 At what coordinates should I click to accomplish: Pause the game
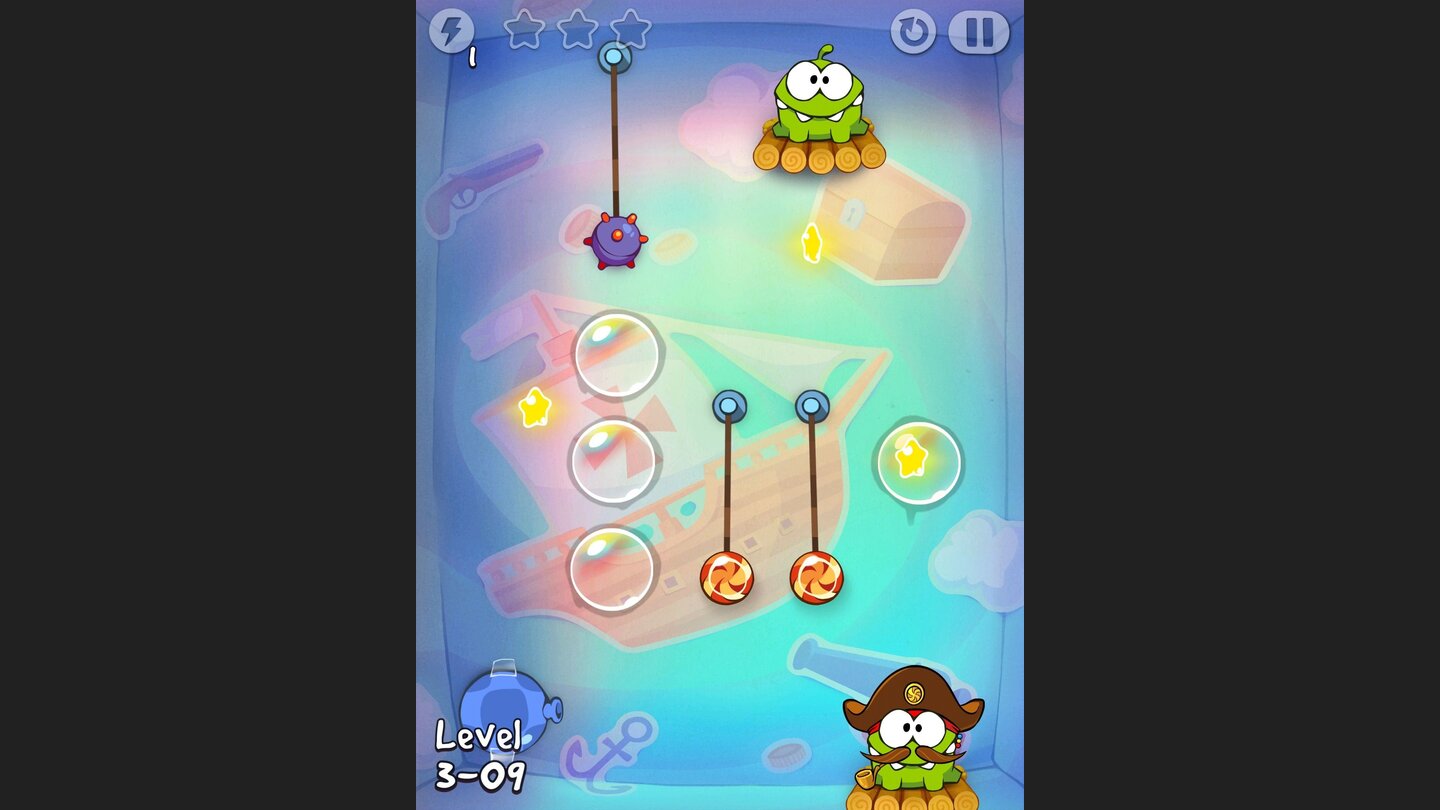978,31
